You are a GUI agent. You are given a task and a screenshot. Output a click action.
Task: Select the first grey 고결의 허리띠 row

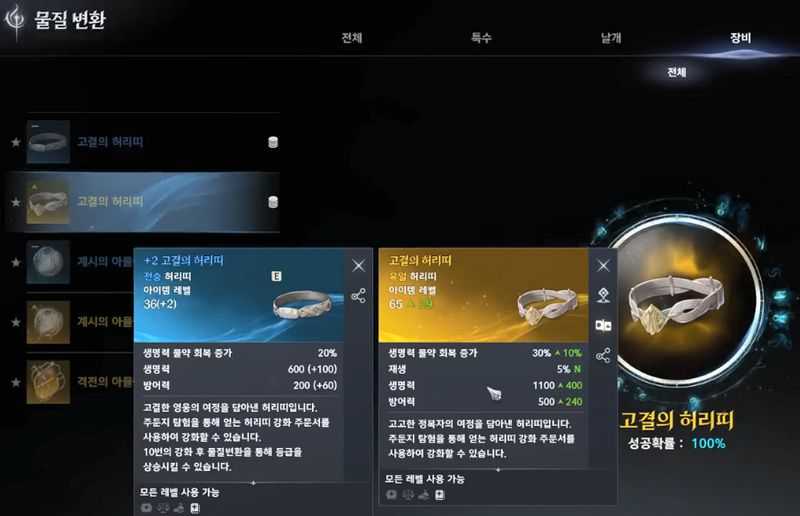[150, 143]
